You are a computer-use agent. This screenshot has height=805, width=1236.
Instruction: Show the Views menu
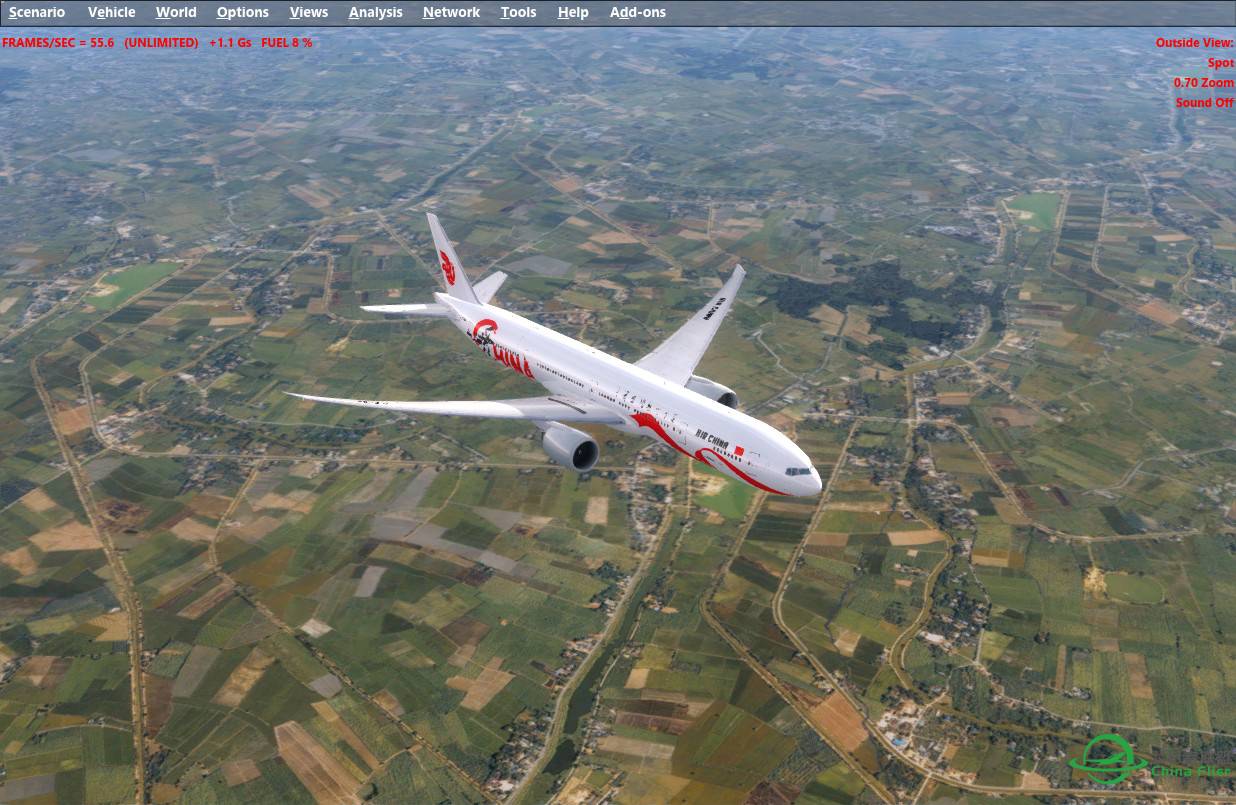coord(309,12)
